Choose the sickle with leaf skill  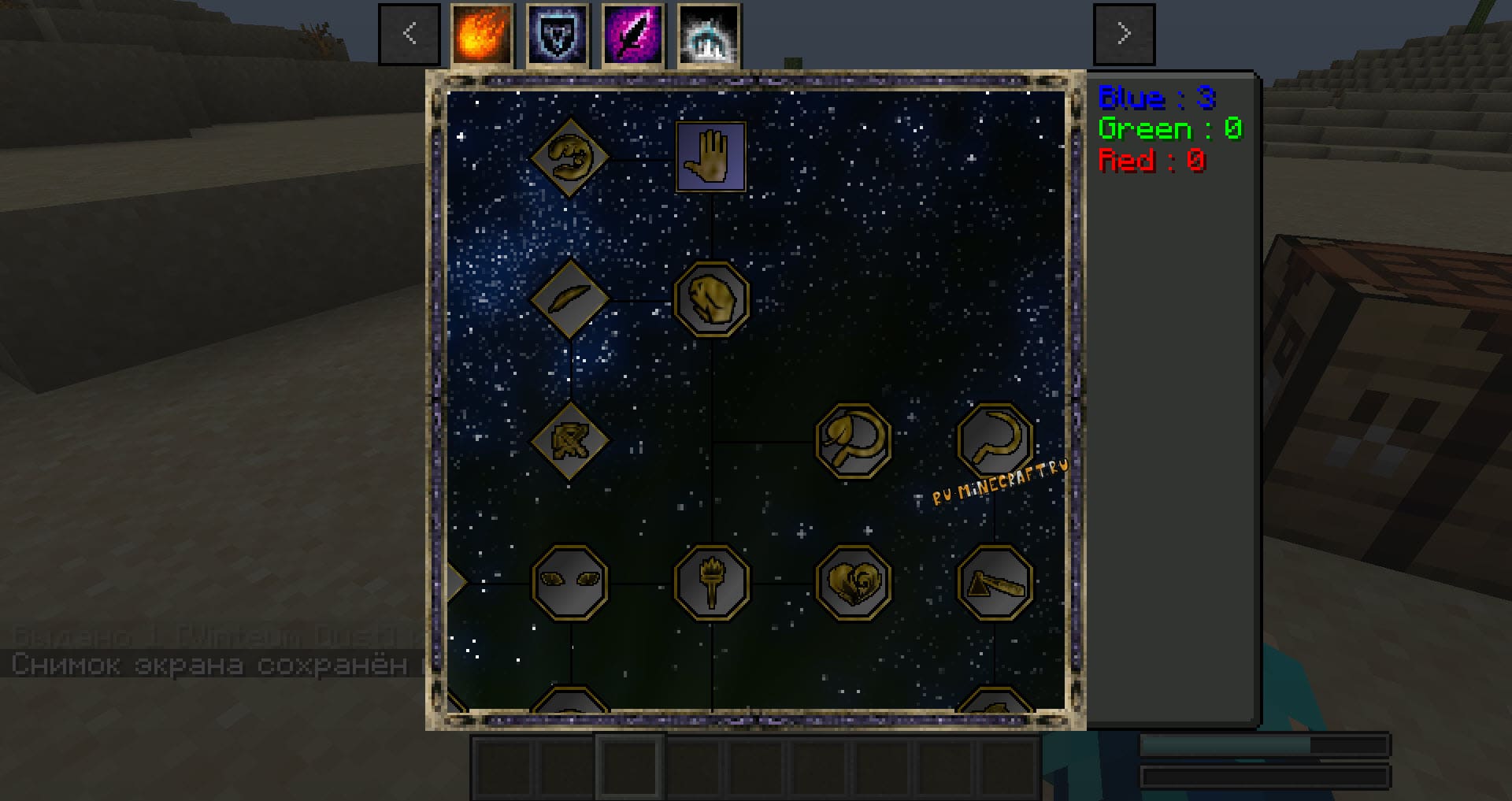coord(854,441)
